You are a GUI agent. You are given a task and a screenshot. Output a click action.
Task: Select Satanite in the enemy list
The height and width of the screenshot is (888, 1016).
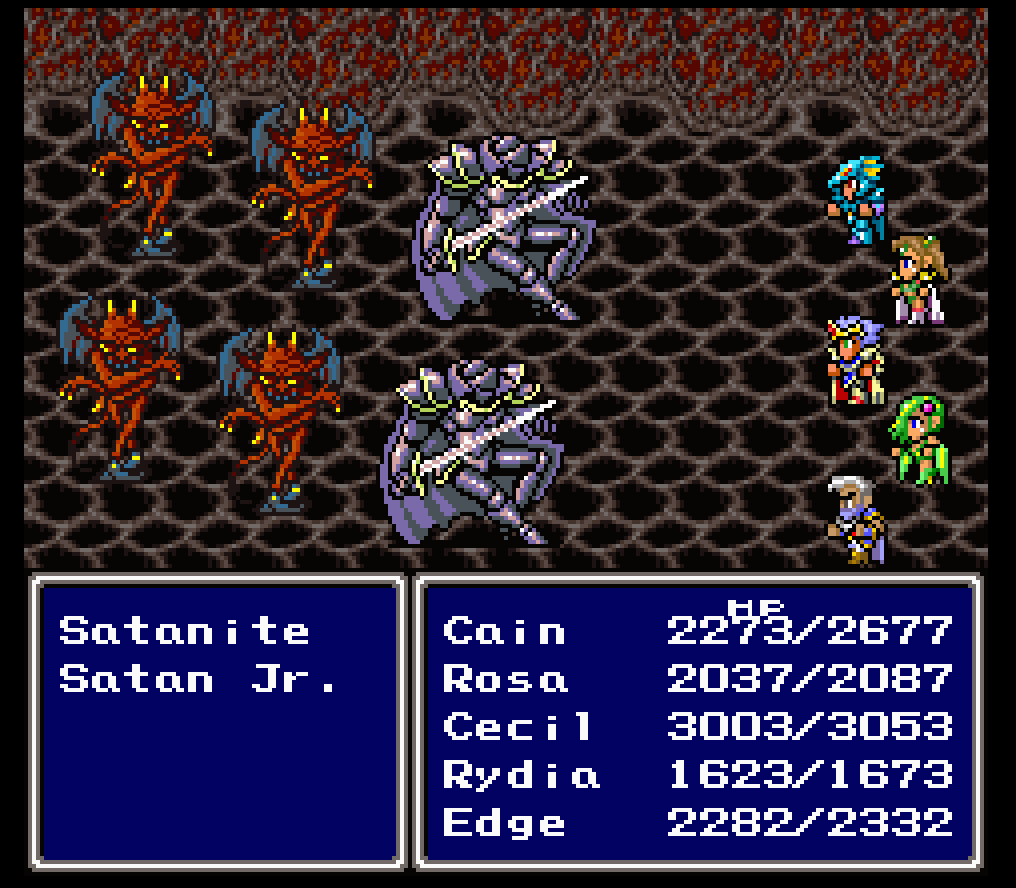click(x=184, y=631)
